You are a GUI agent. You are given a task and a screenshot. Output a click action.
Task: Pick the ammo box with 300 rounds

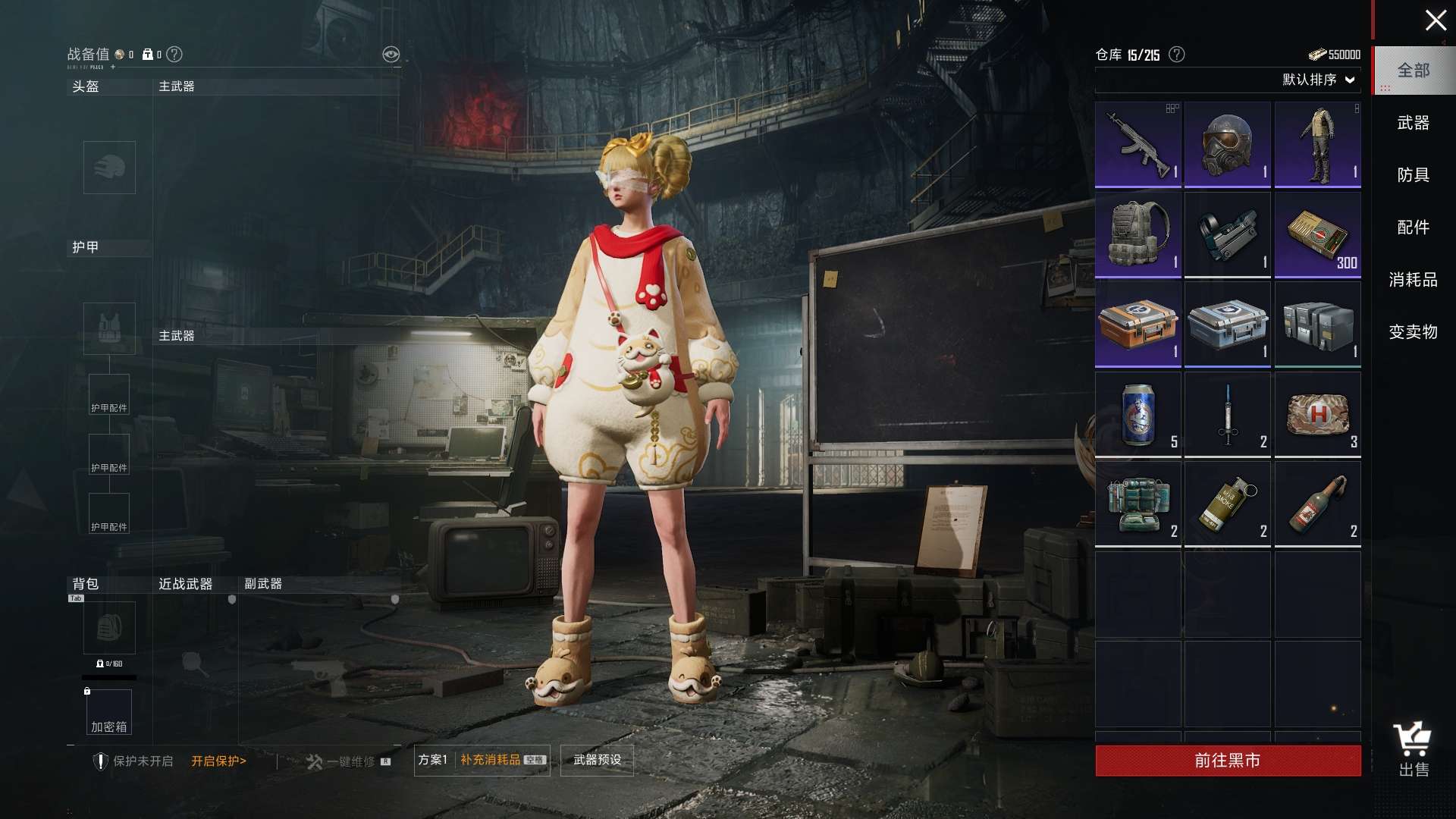1317,234
